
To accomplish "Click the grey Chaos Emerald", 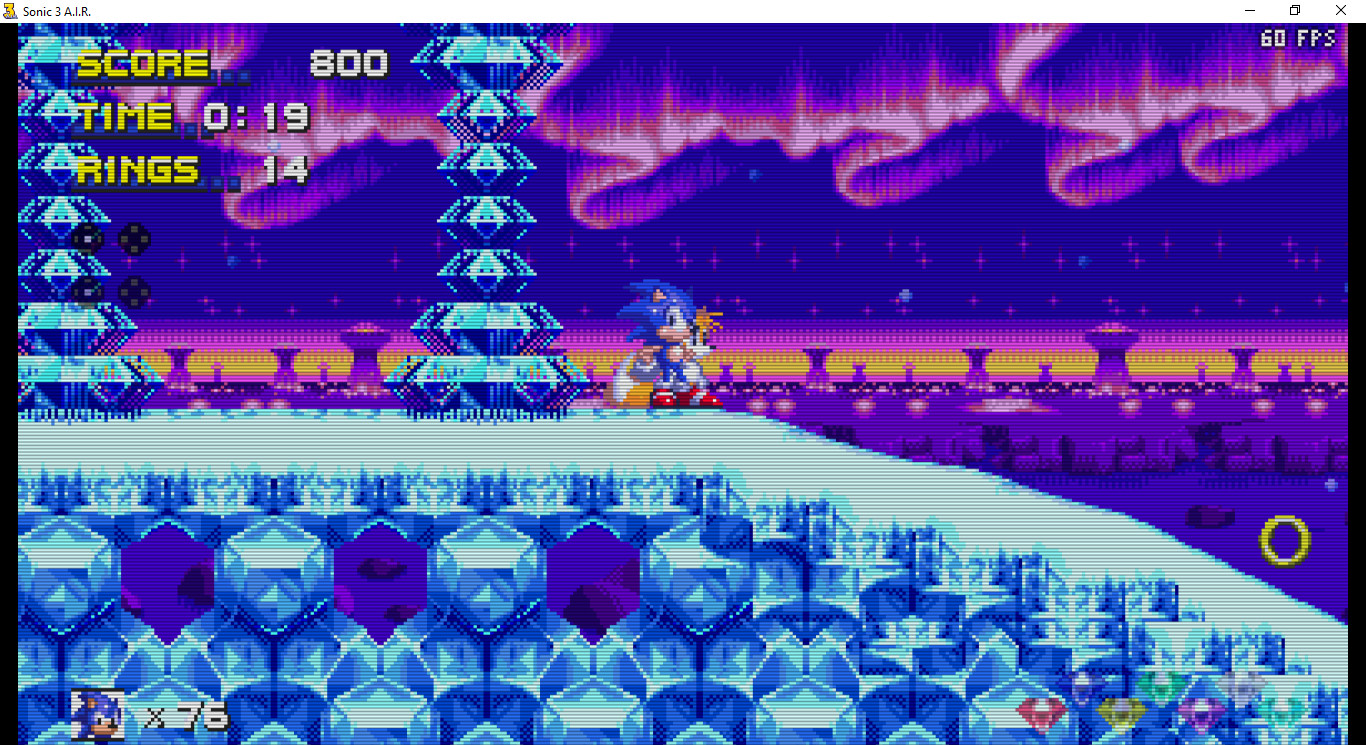I will [1238, 686].
